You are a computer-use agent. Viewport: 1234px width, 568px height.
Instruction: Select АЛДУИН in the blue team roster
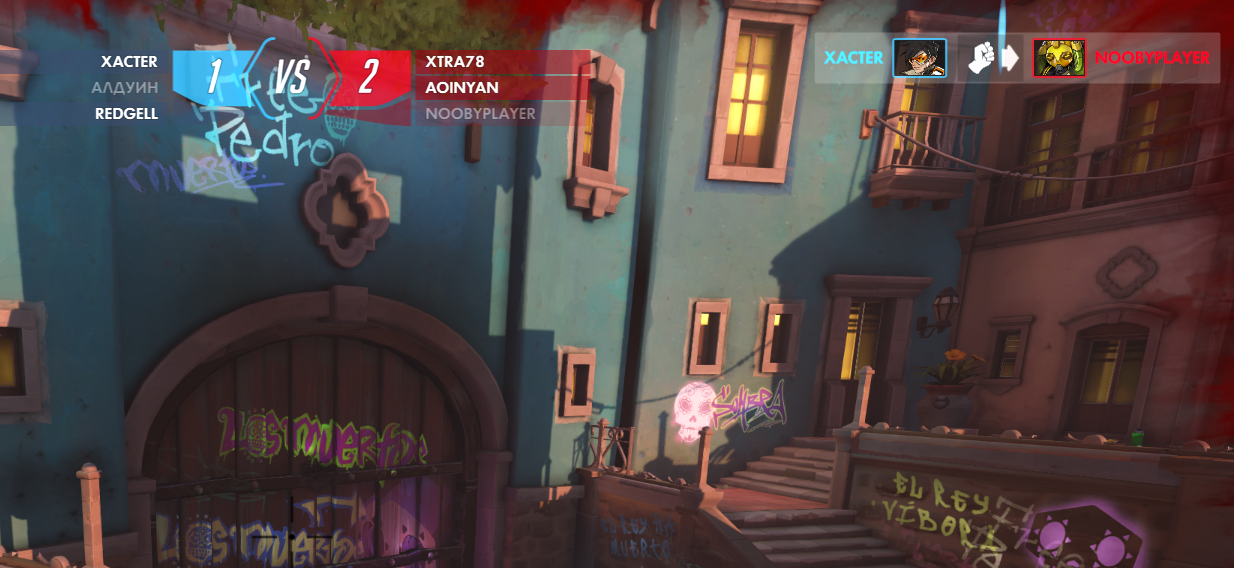[125, 88]
